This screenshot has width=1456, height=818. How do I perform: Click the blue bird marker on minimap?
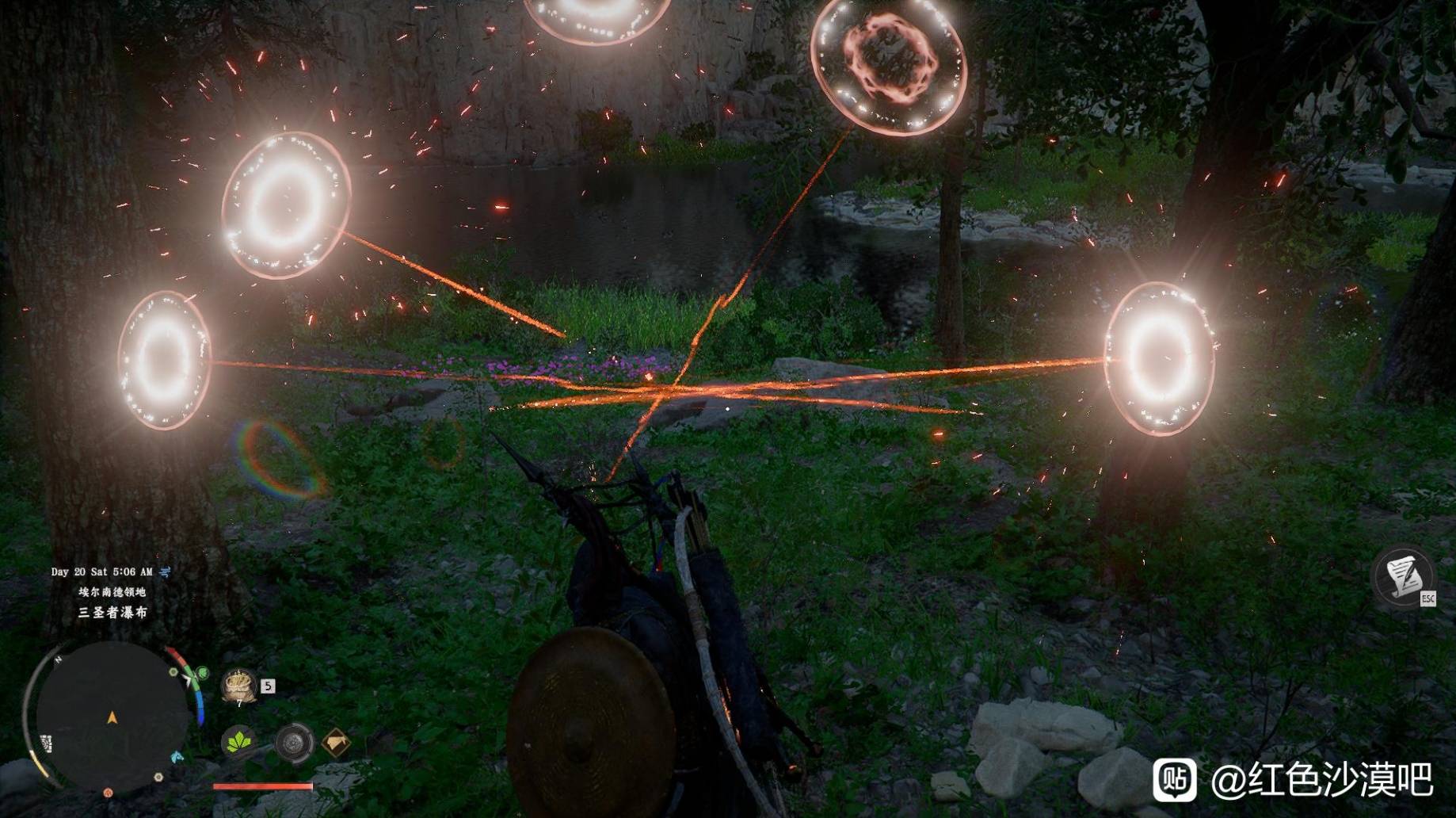[x=178, y=757]
